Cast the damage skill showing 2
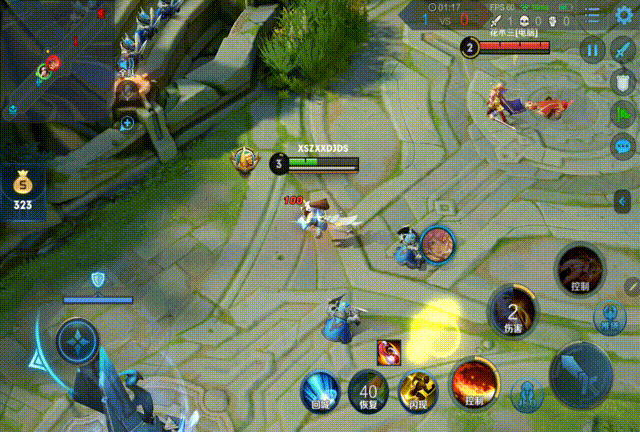The width and height of the screenshot is (640, 432). (x=514, y=310)
